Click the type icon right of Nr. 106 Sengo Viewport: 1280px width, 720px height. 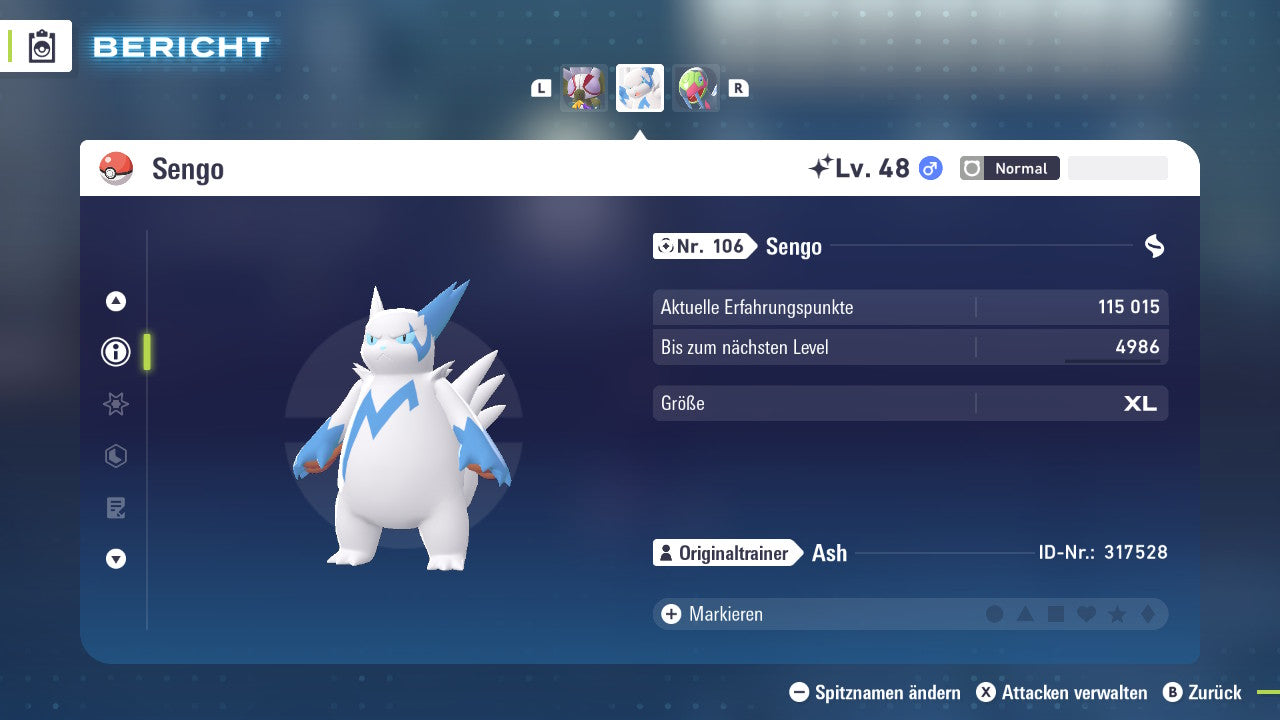click(x=1155, y=245)
